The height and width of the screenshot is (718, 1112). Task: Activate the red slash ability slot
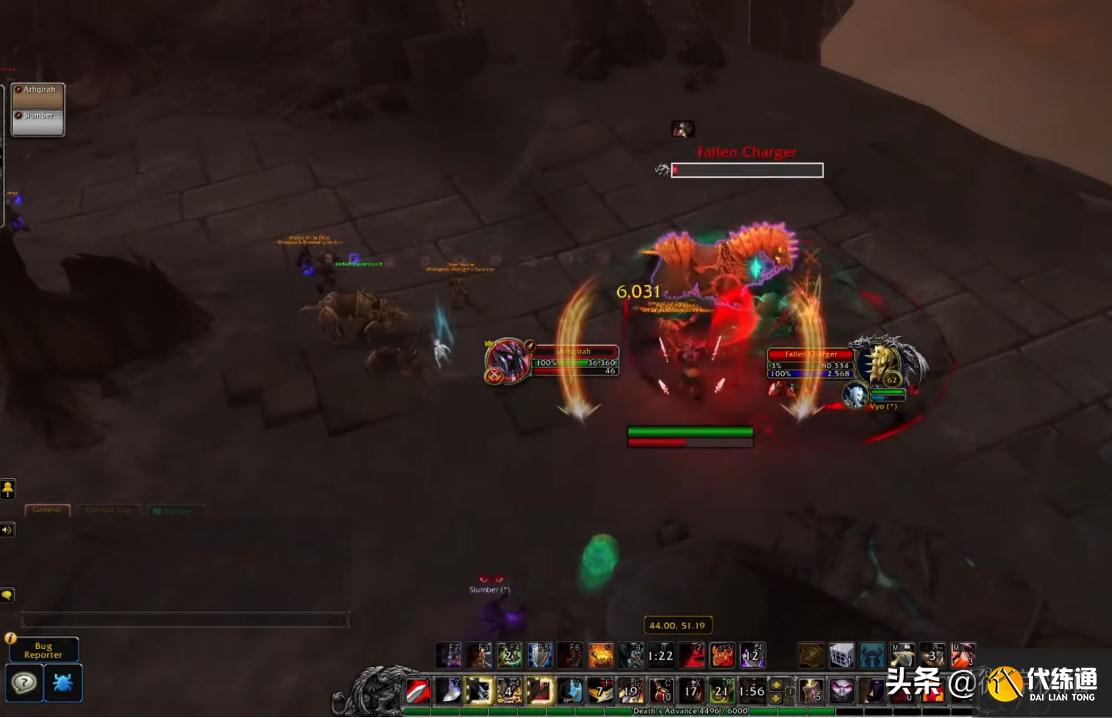click(x=418, y=691)
